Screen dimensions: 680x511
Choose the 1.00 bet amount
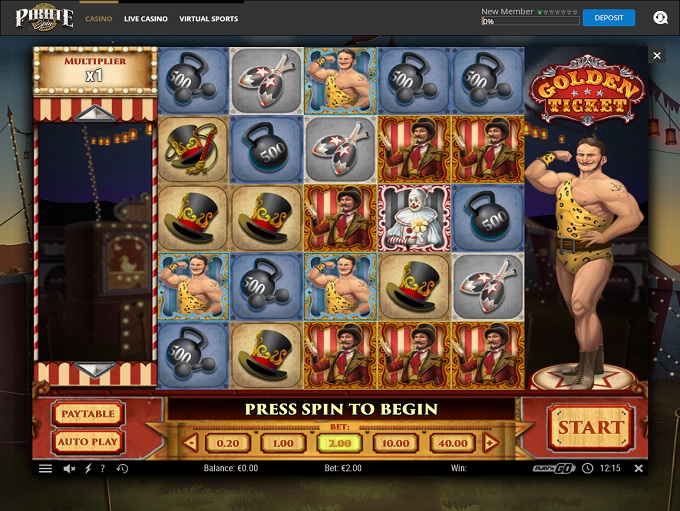point(283,443)
